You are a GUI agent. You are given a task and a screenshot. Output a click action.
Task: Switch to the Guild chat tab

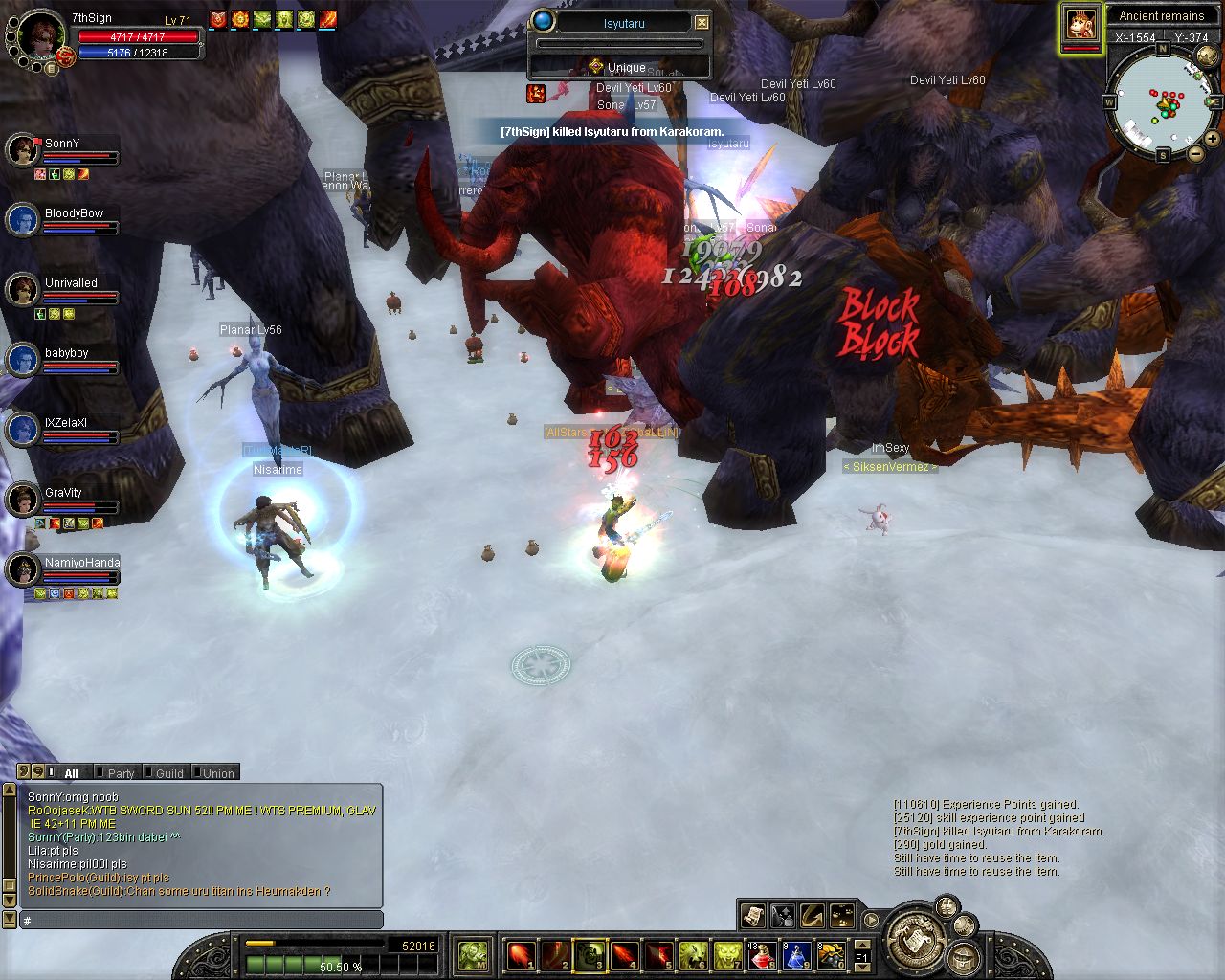tap(169, 773)
